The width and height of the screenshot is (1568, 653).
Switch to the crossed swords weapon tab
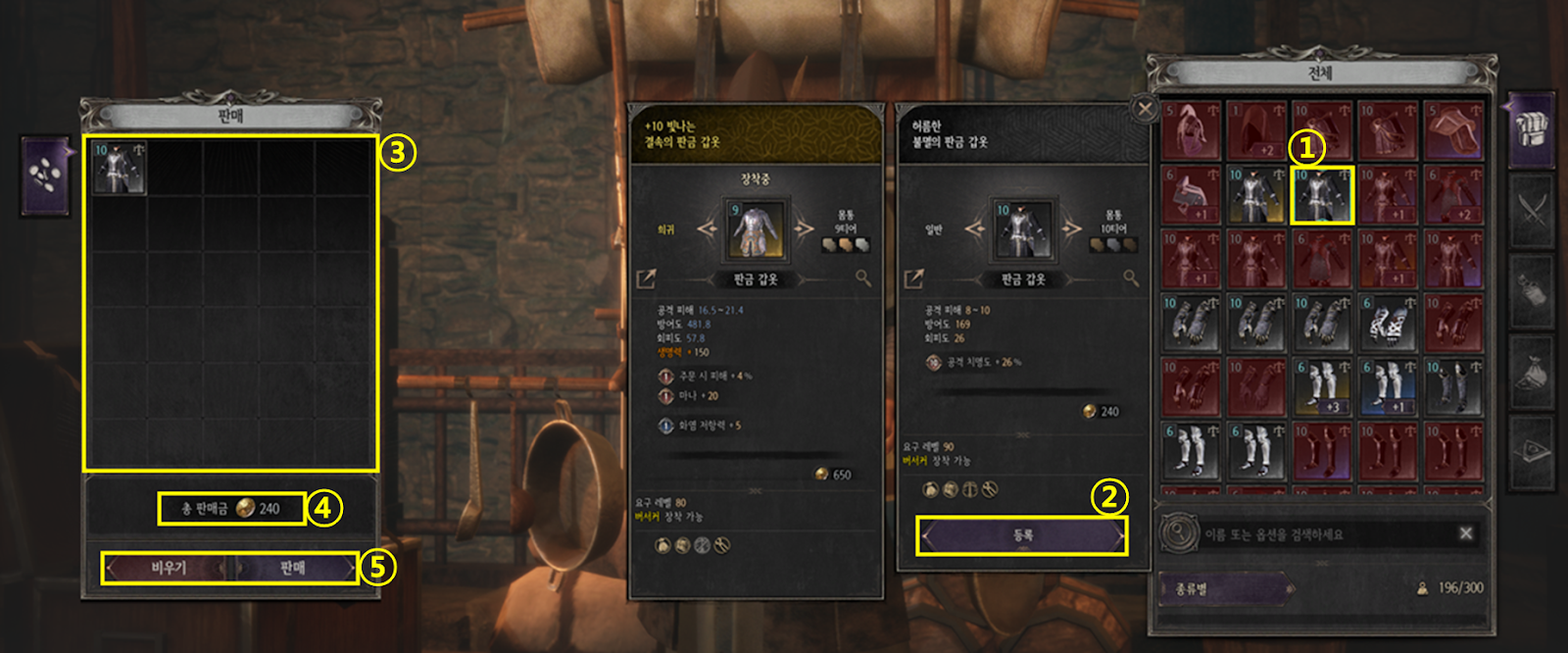1532,210
